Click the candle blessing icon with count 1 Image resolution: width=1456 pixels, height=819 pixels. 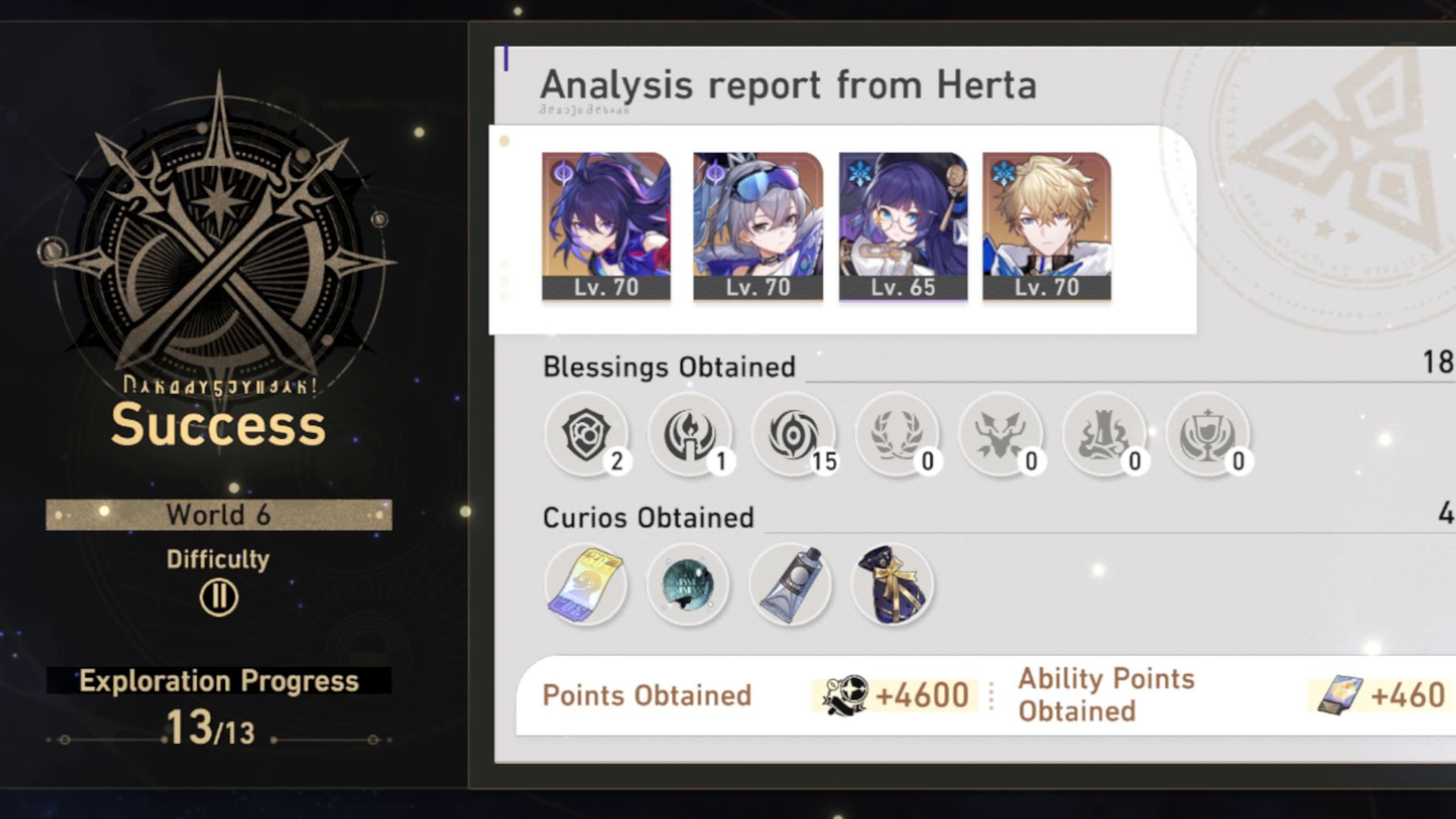(691, 435)
